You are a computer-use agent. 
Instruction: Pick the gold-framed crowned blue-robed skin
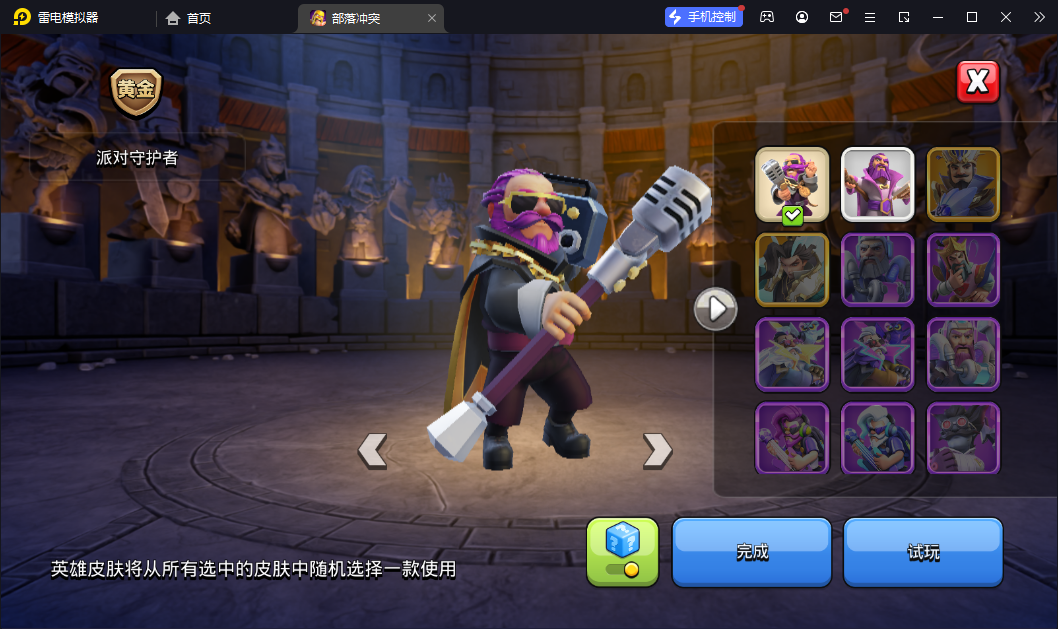pos(963,184)
